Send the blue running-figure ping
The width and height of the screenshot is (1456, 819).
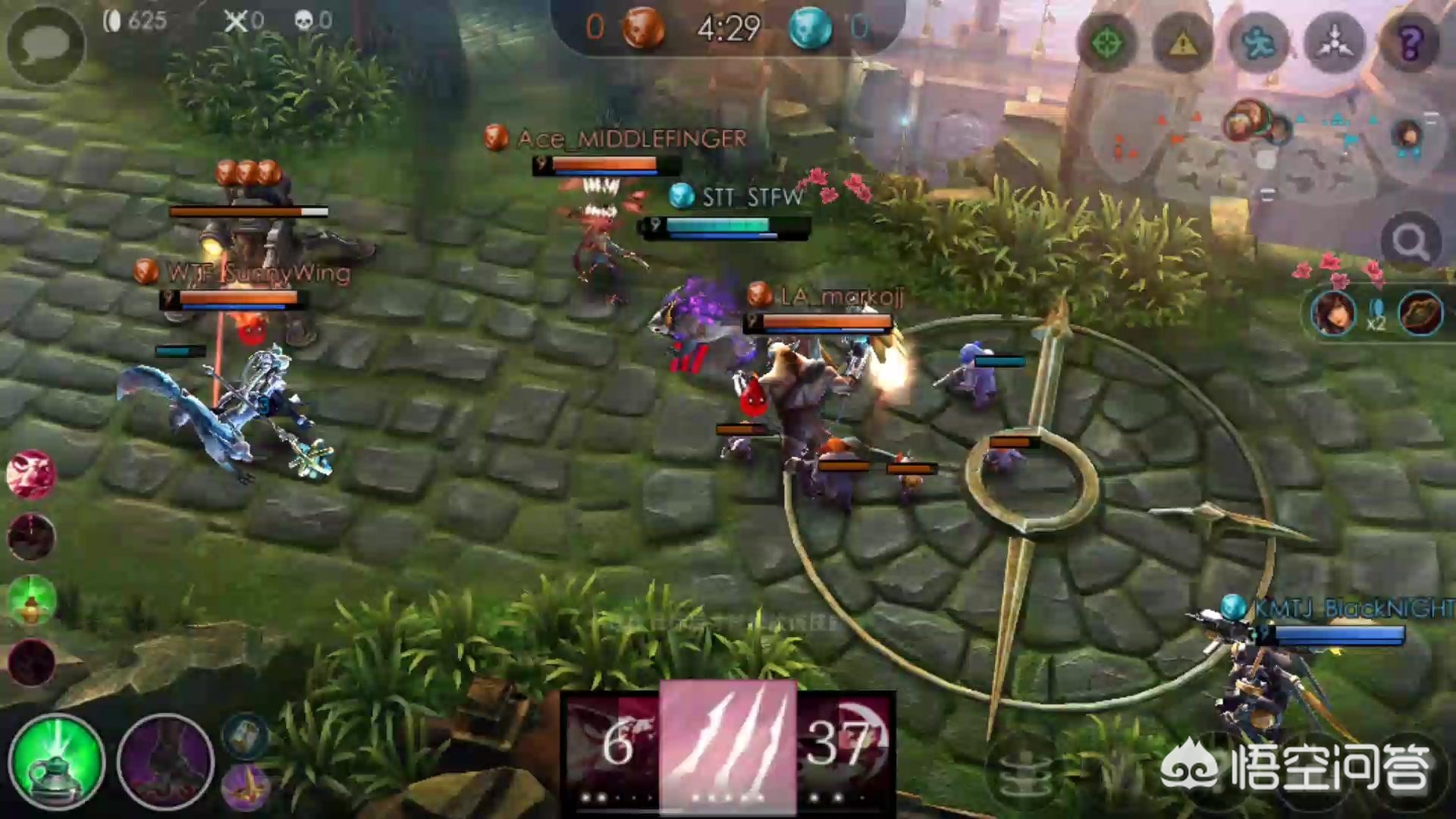click(1258, 43)
